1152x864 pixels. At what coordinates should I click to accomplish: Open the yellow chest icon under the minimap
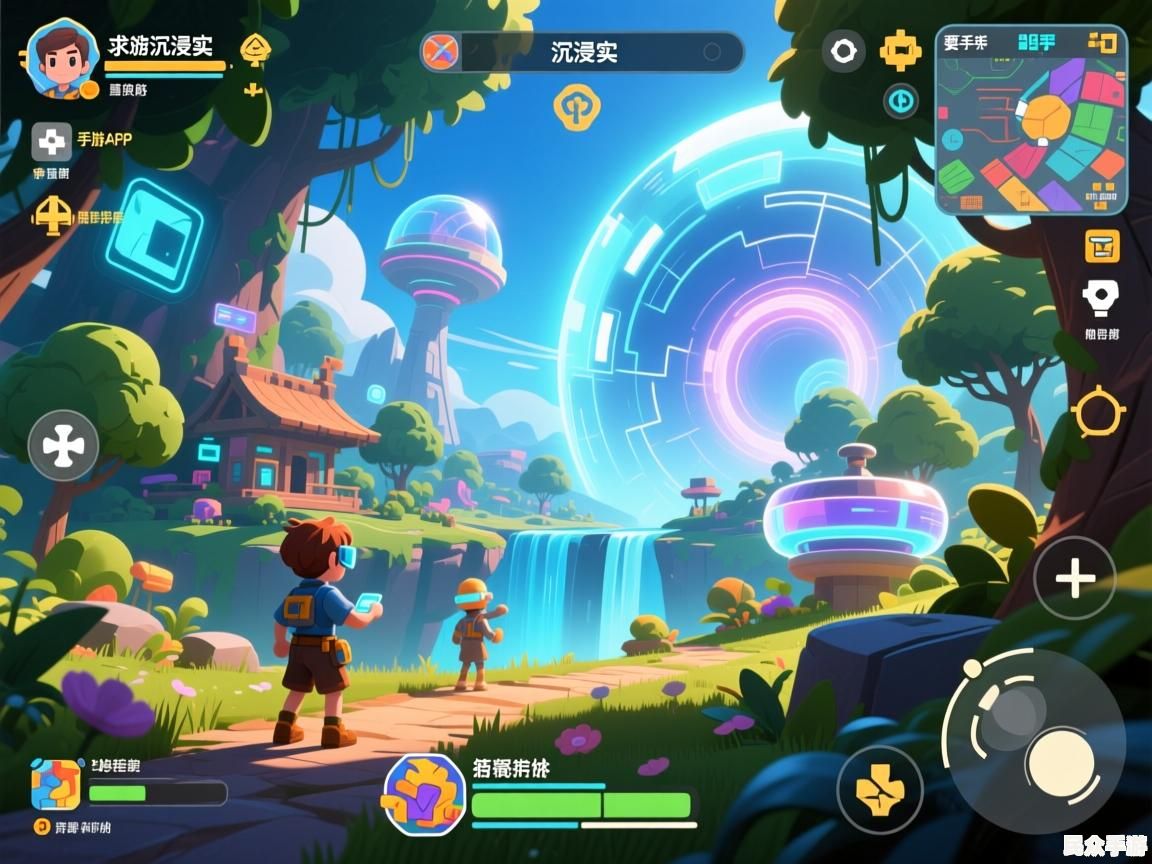(x=1102, y=245)
